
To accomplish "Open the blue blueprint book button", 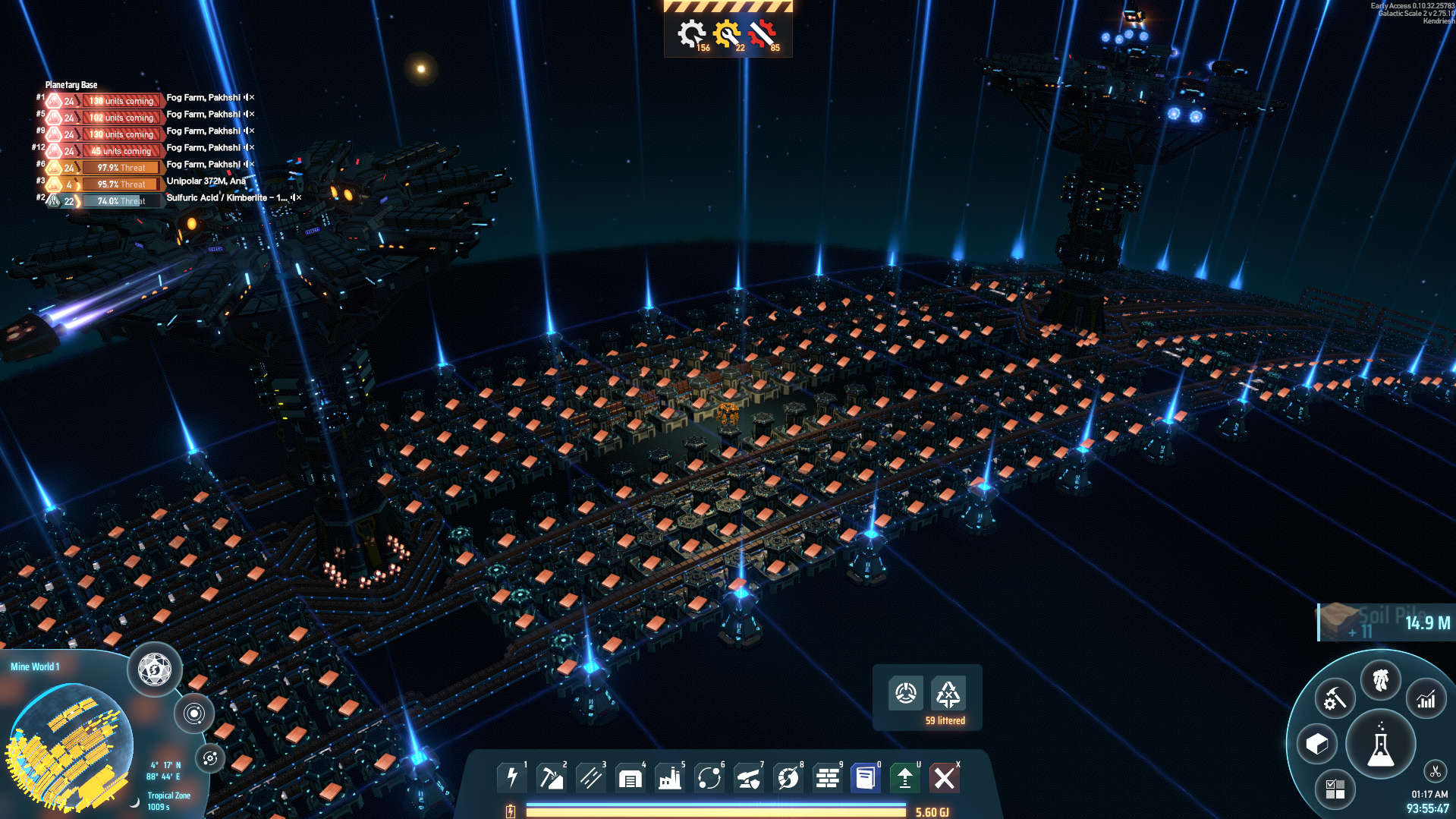I will 865,778.
